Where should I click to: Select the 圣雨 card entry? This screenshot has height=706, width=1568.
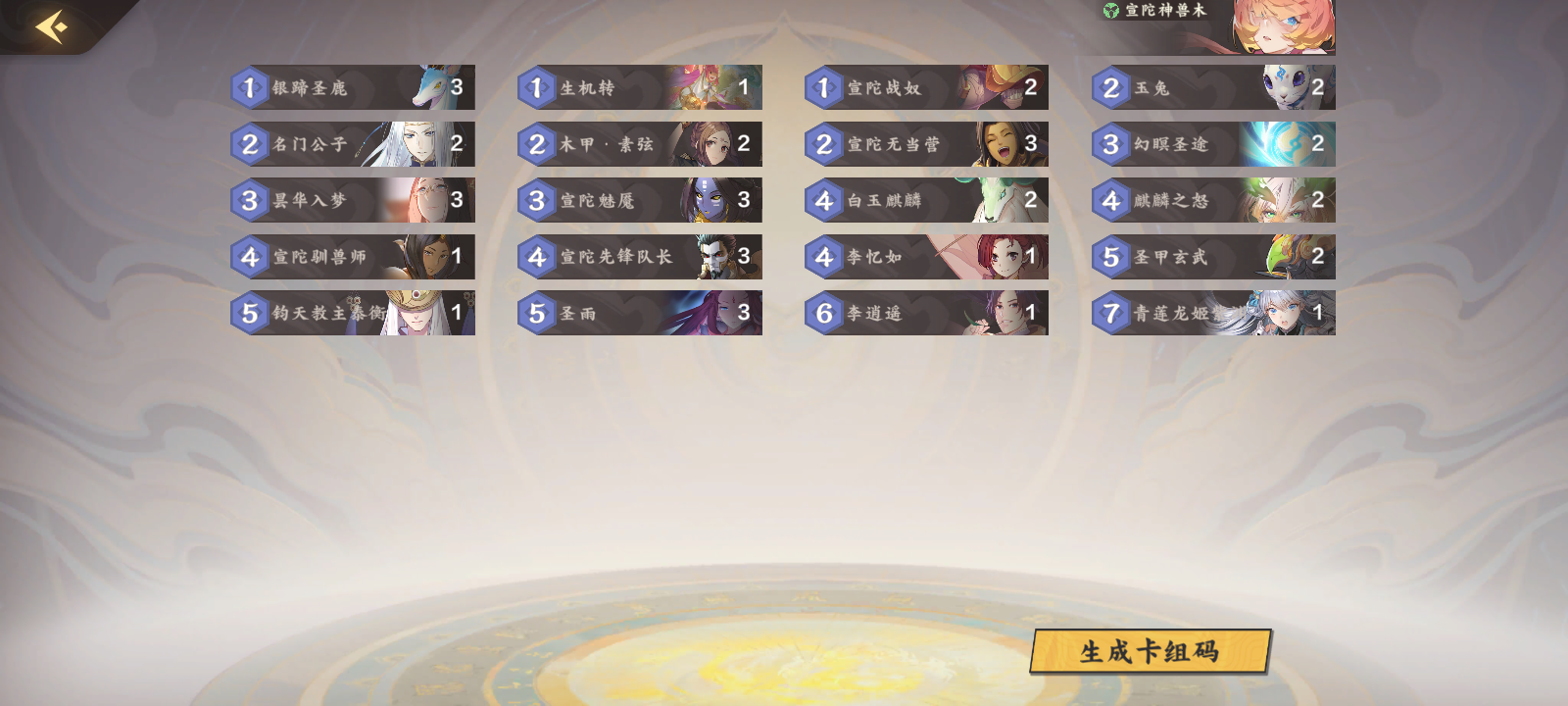pos(637,313)
